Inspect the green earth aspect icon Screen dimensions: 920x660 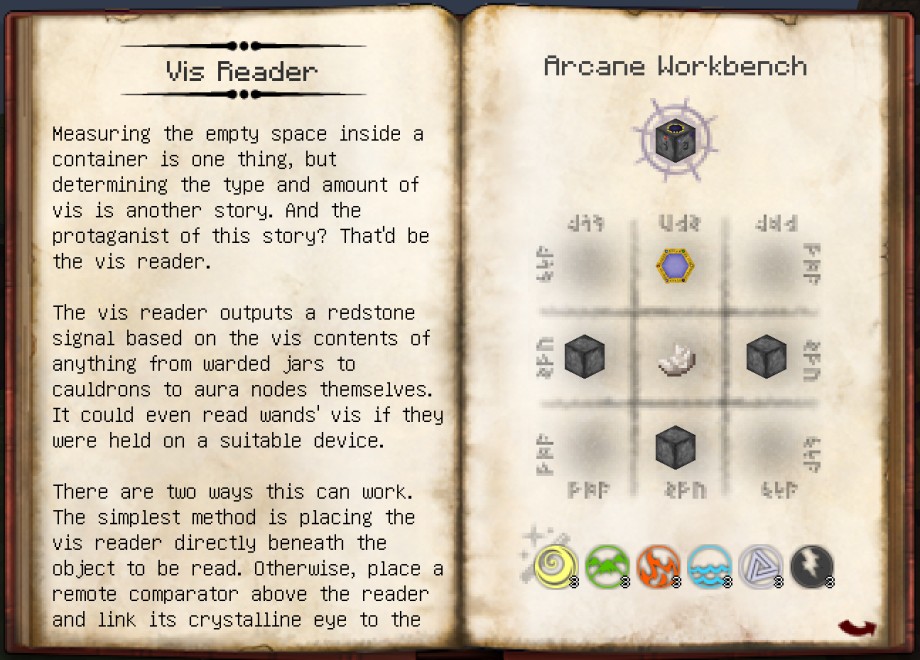605,566
